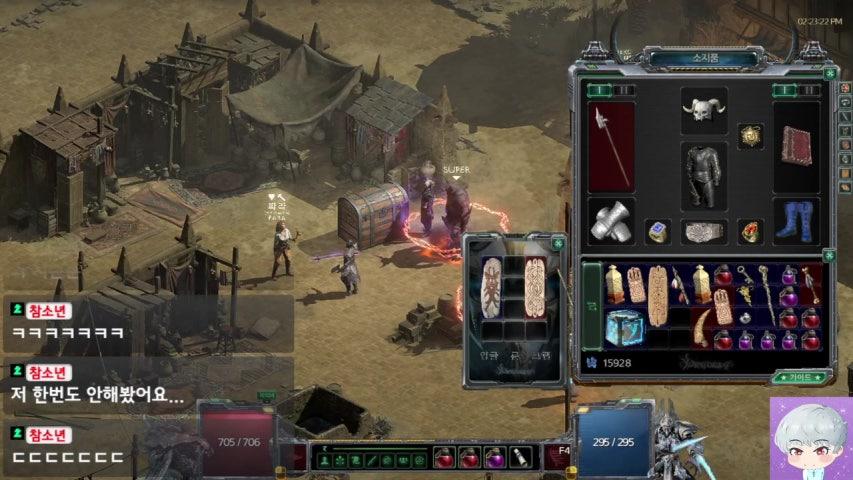Select the silver gauntlets slot

(610, 222)
